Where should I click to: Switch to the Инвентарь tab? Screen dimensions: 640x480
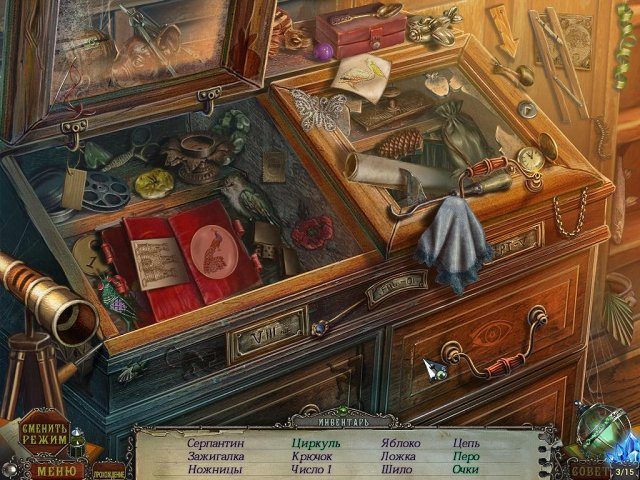[x=320, y=422]
